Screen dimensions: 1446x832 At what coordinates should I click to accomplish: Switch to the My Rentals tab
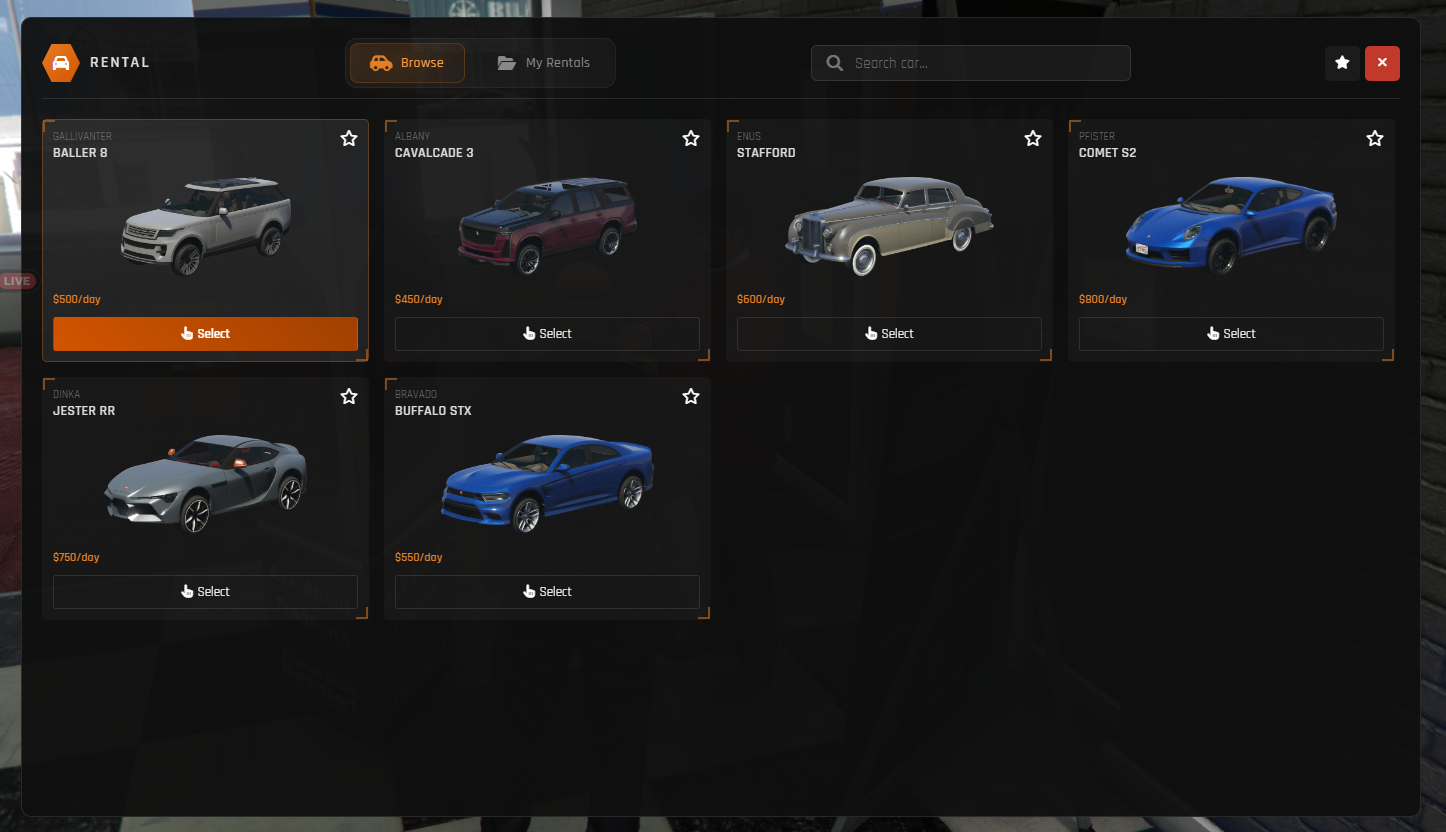[x=545, y=62]
